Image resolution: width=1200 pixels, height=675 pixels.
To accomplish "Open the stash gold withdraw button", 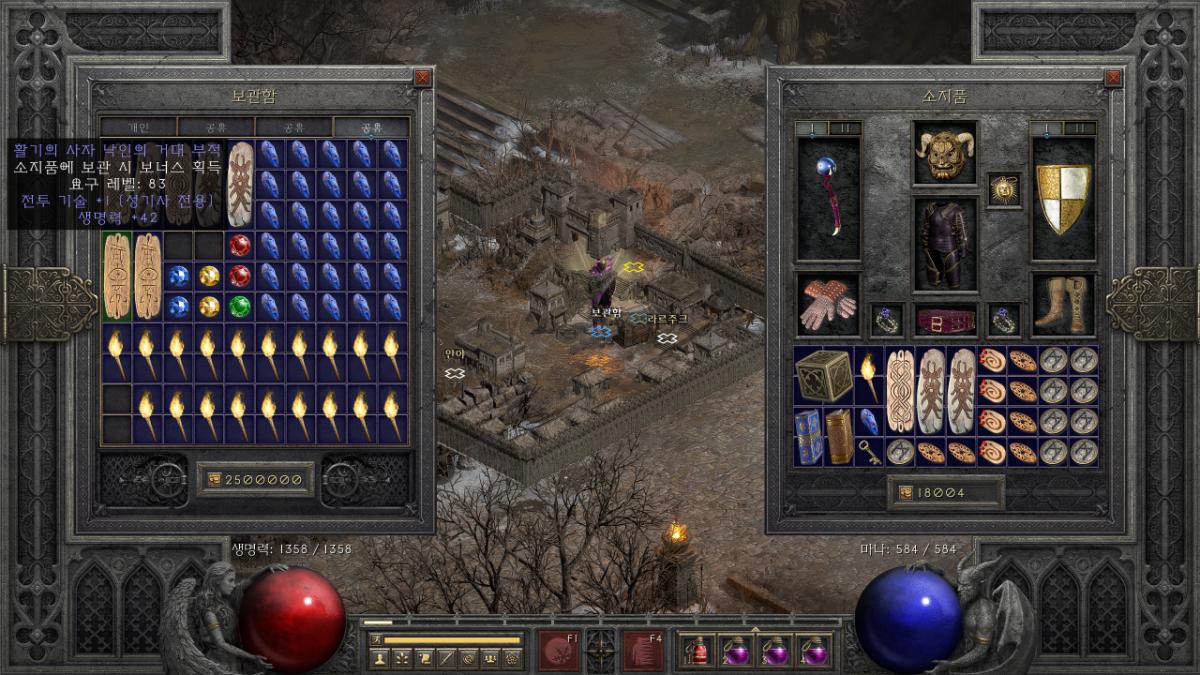I will click(x=213, y=480).
